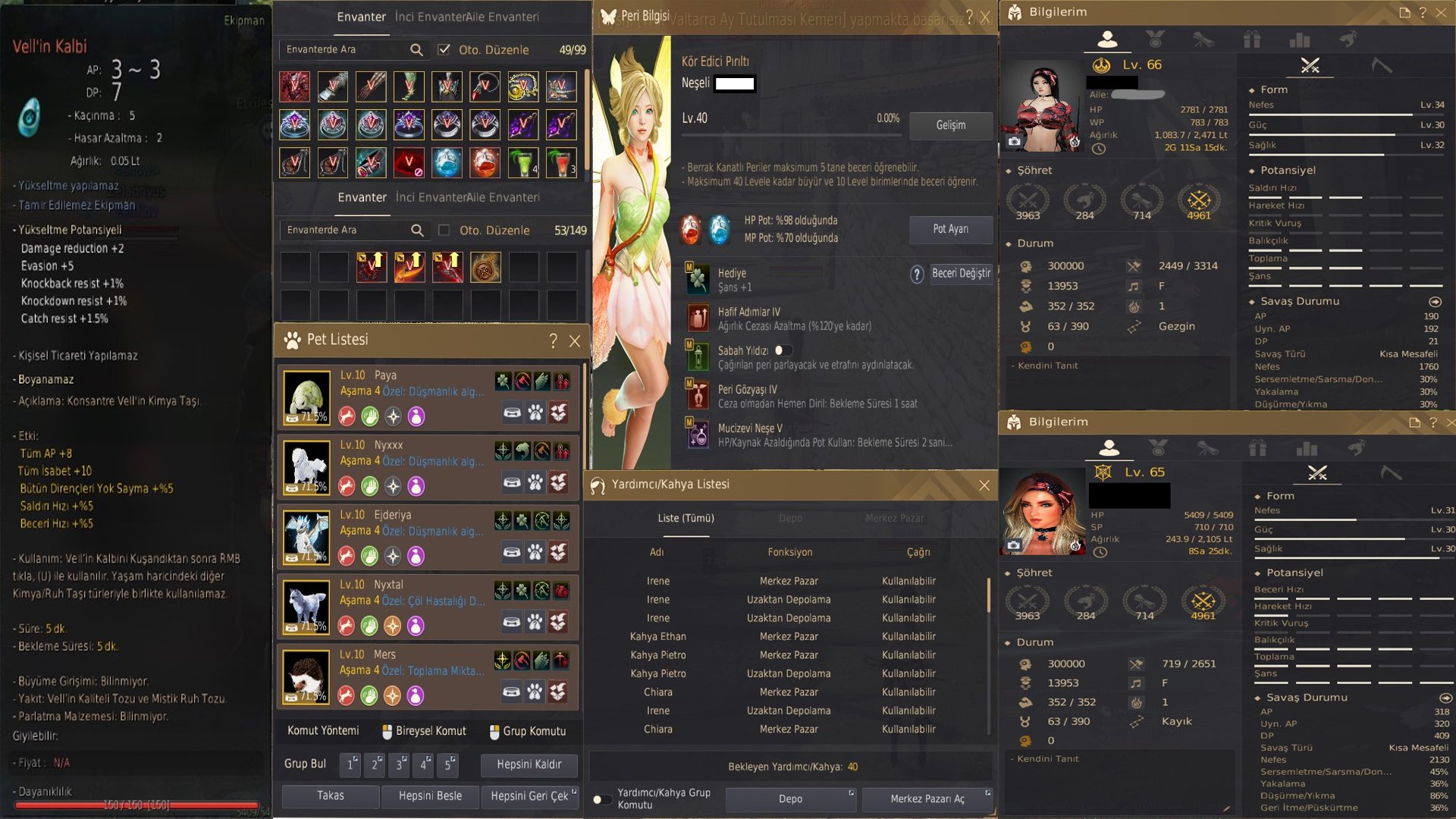Click the feed bowl icon for pet Paya
Image resolution: width=1456 pixels, height=819 pixels.
coord(513,413)
